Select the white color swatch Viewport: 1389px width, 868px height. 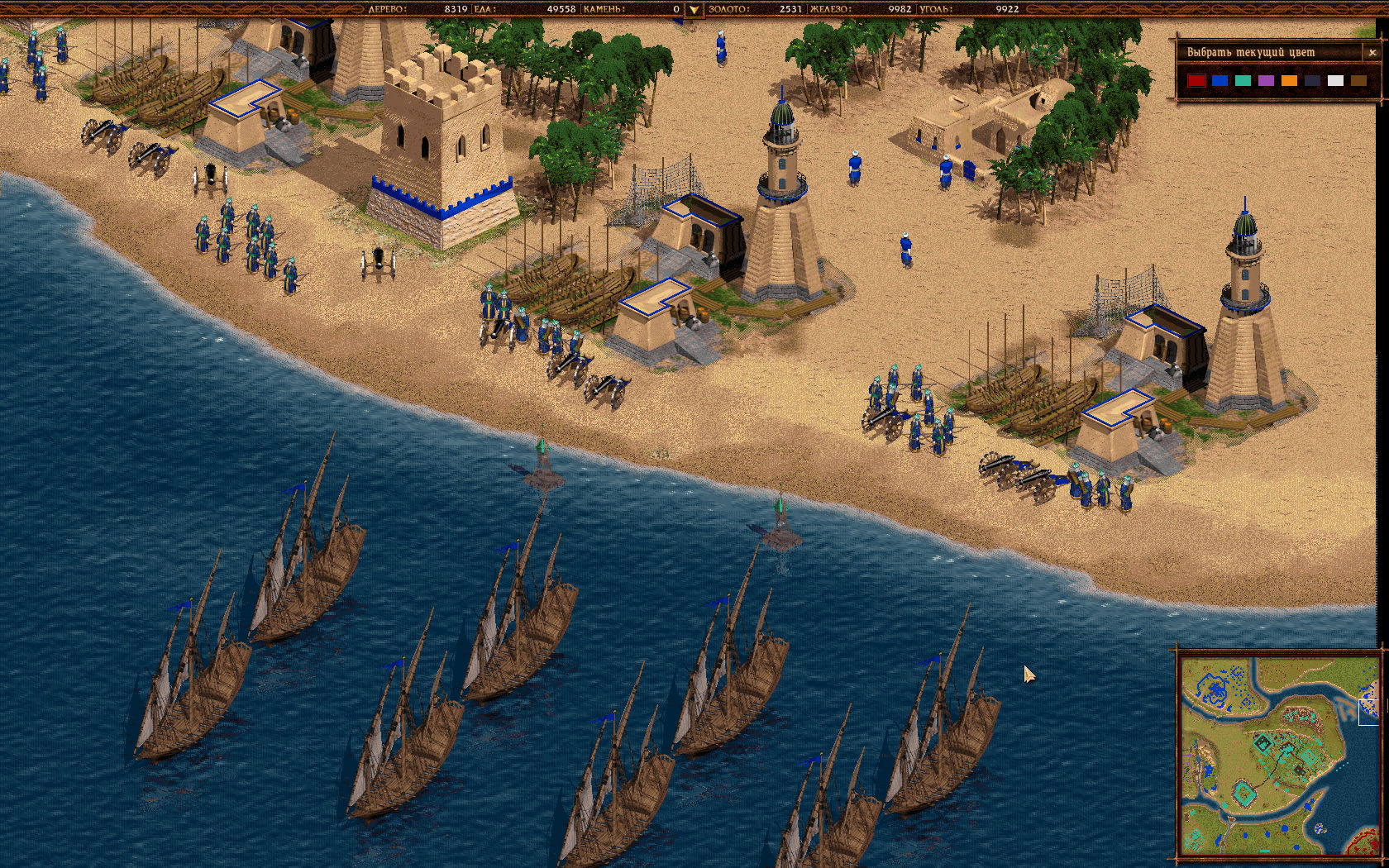(x=1335, y=80)
